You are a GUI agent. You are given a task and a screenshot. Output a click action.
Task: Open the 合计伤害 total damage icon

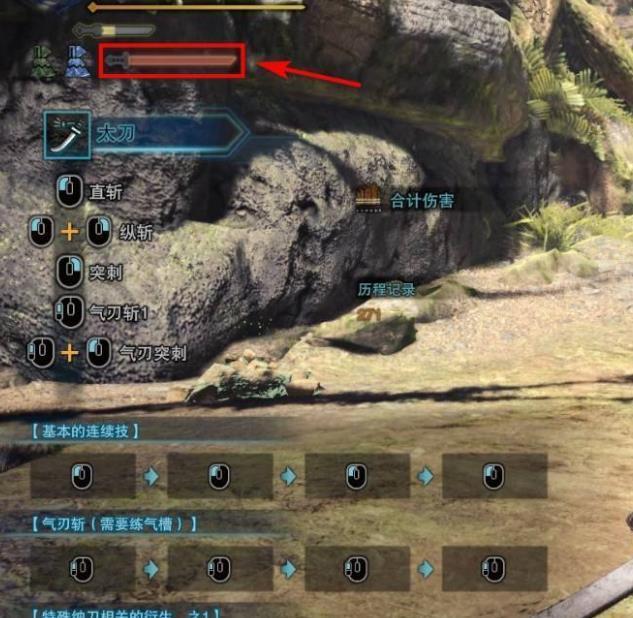(369, 198)
